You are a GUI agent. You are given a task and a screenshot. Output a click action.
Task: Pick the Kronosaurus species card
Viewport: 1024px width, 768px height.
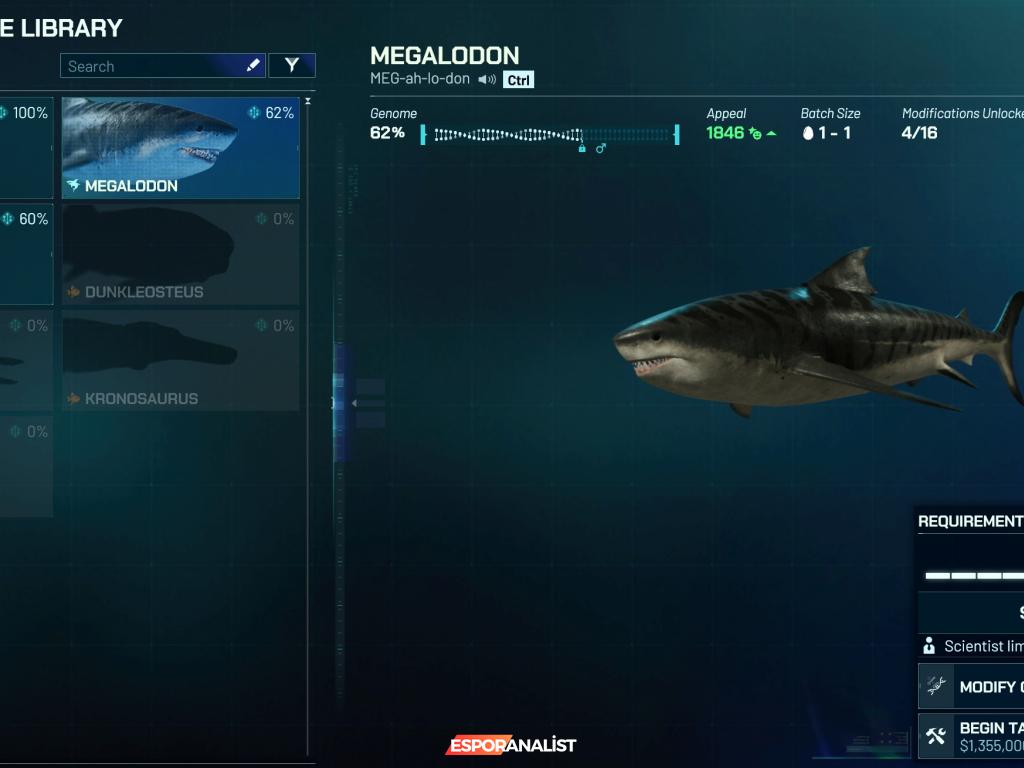coord(180,360)
